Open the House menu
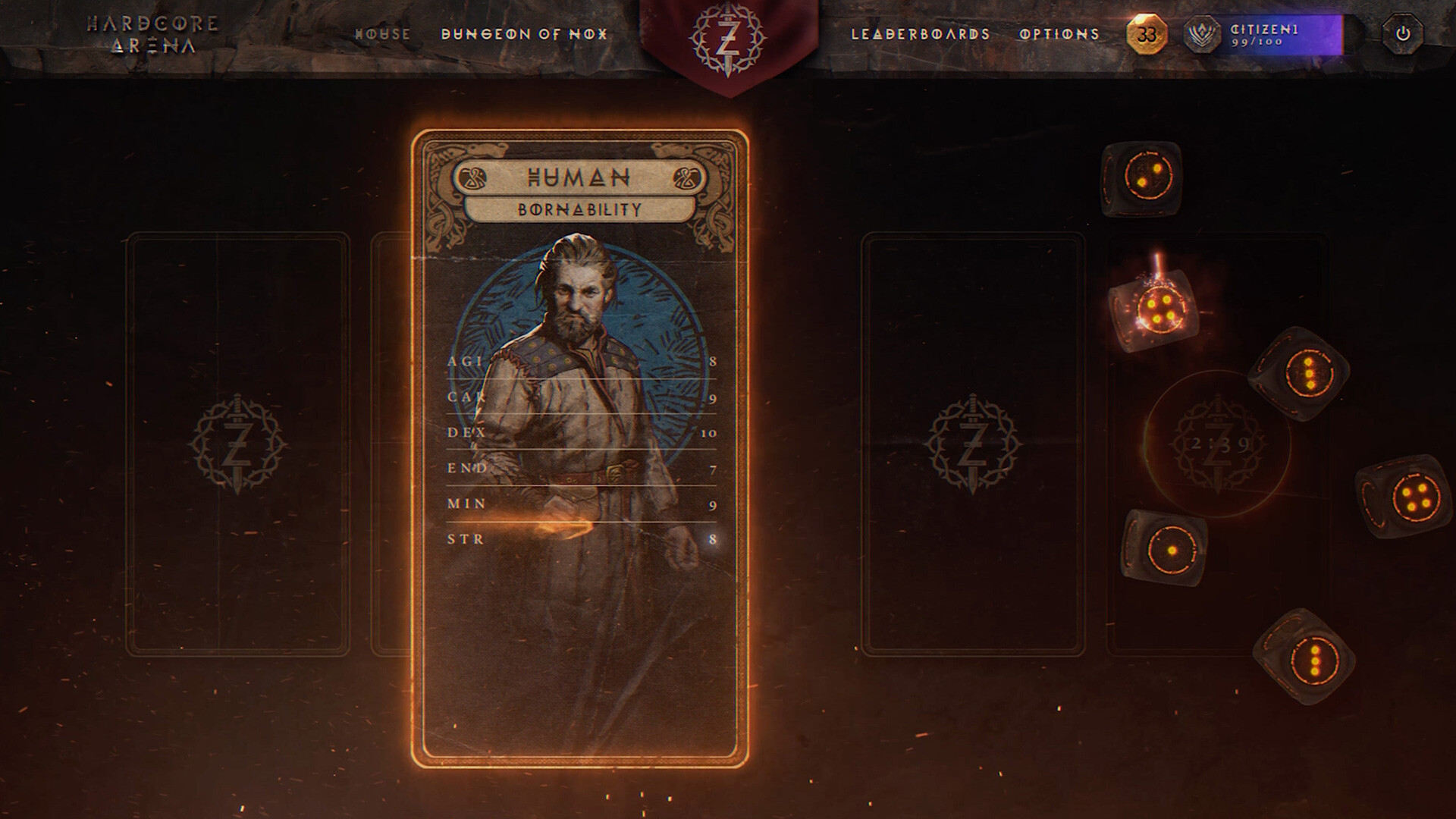Screen dimensions: 1456x819 tap(383, 34)
